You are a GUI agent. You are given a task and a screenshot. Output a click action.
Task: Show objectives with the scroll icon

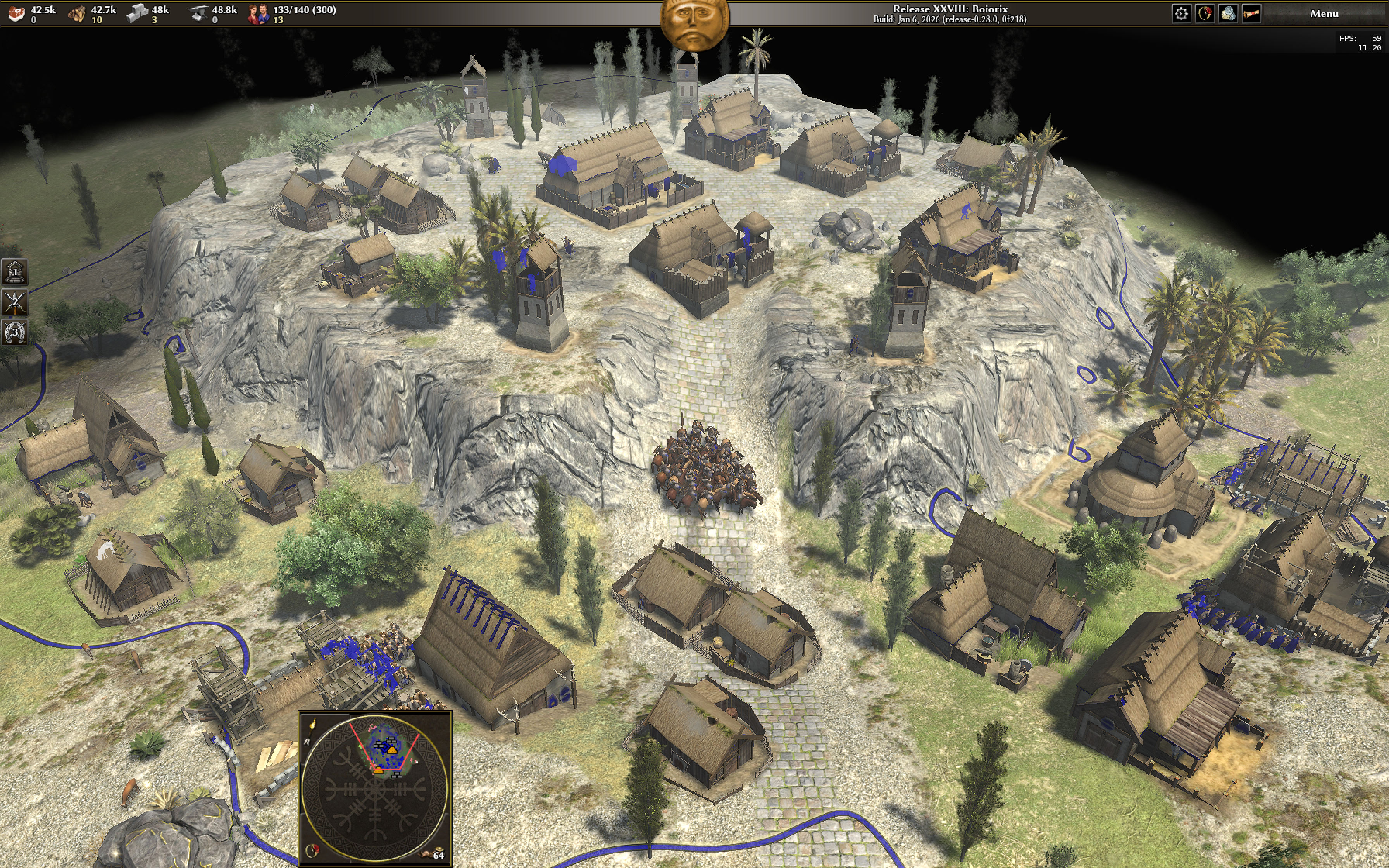pos(1251,14)
